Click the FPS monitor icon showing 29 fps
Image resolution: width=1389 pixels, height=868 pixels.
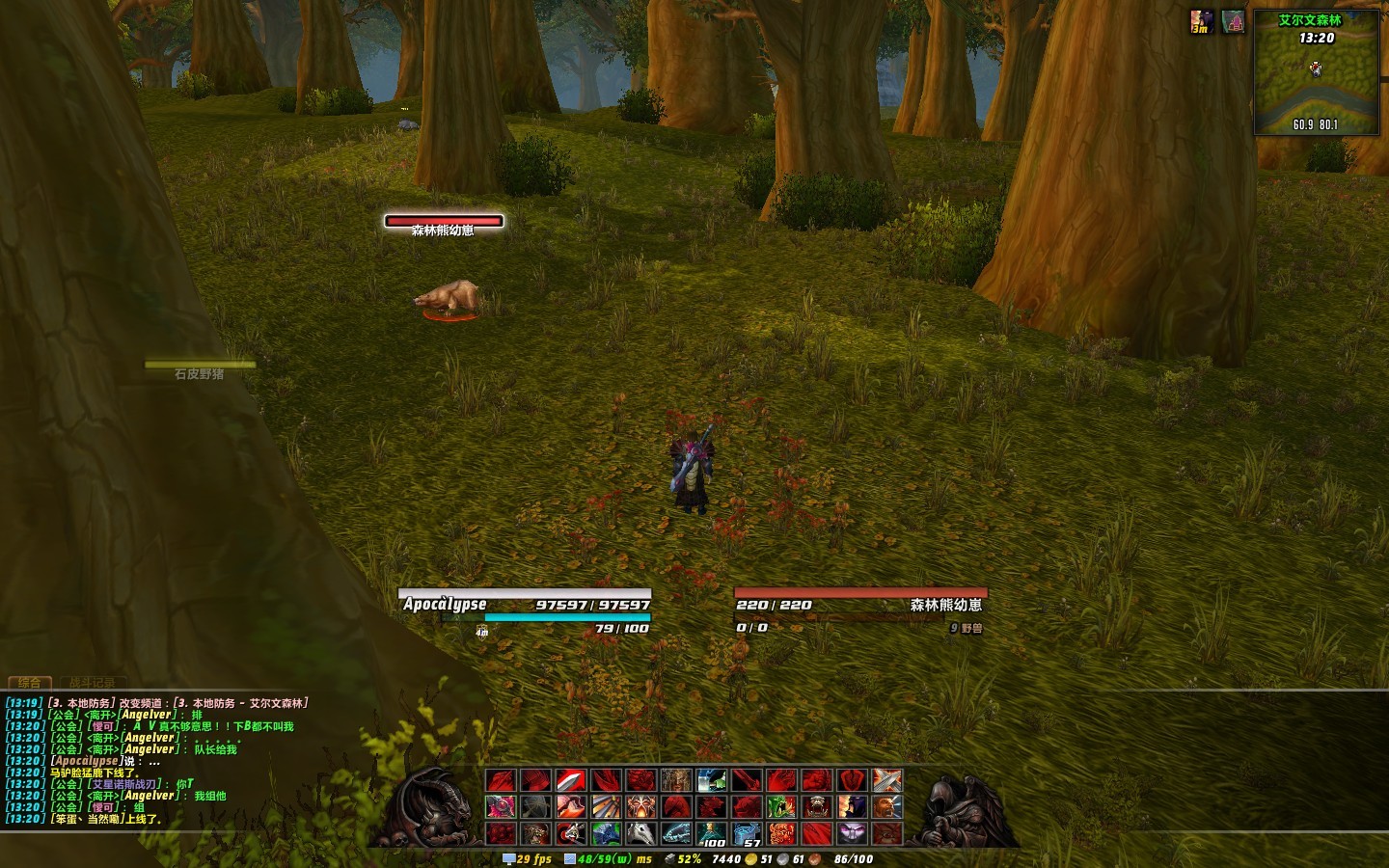tap(510, 858)
